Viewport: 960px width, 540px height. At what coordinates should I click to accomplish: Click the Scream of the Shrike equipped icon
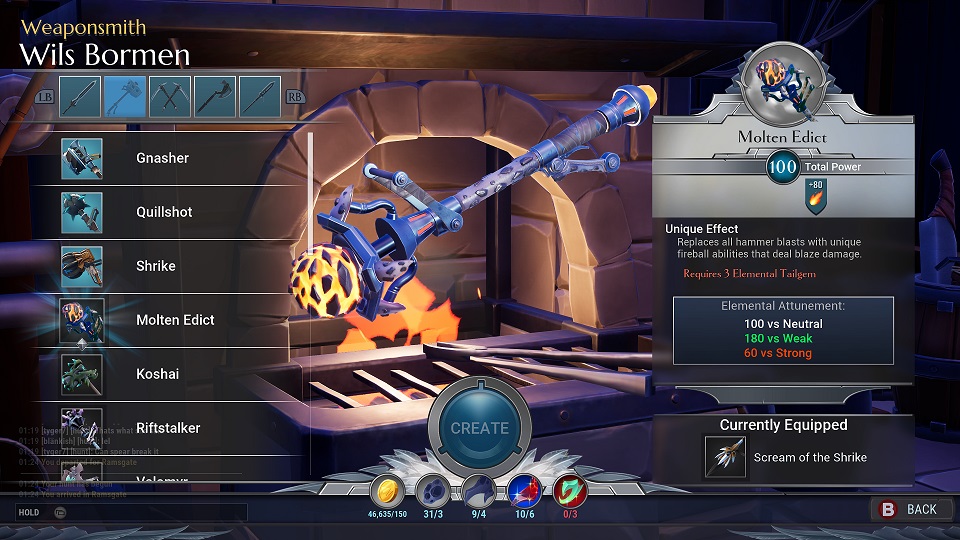pyautogui.click(x=725, y=457)
